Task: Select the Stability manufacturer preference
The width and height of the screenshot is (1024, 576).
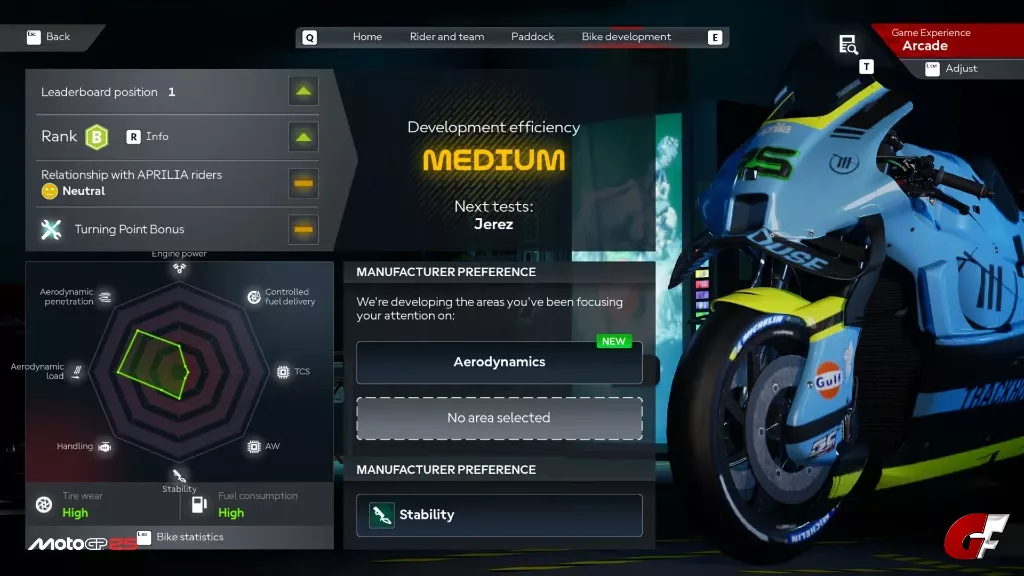Action: (x=499, y=515)
